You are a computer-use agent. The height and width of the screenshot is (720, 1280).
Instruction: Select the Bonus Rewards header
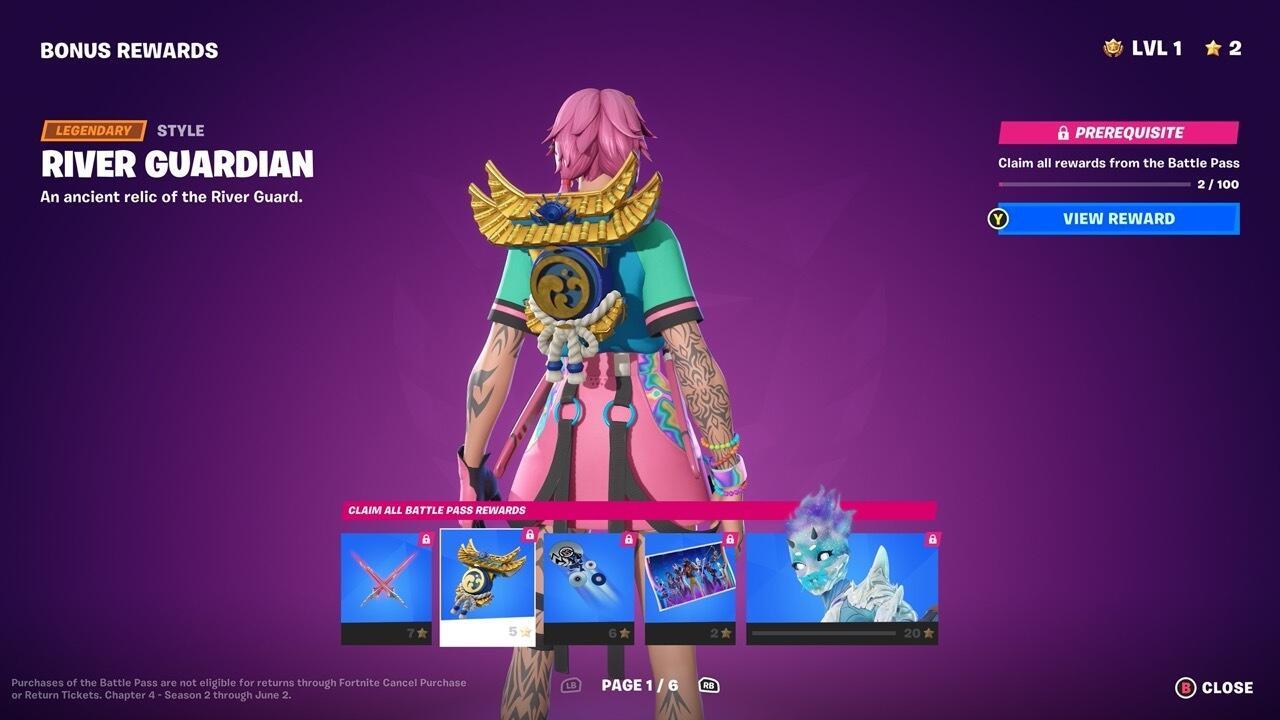click(x=128, y=49)
